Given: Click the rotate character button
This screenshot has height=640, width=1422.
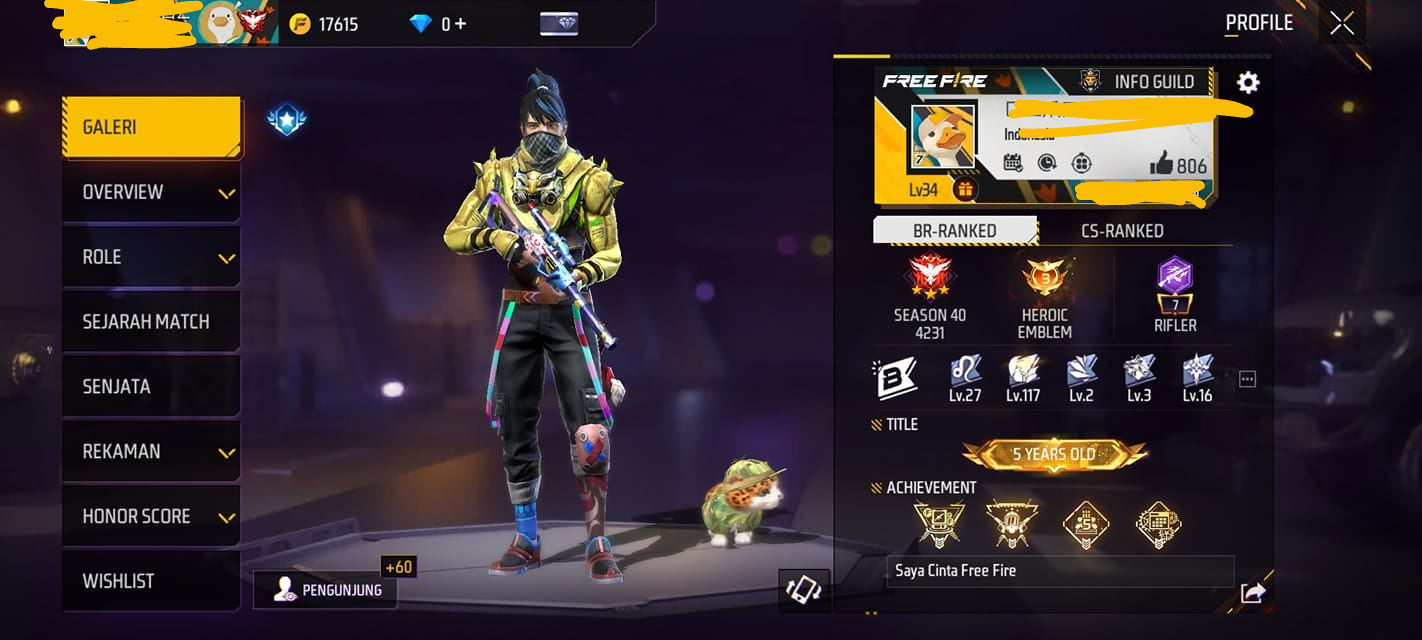Looking at the screenshot, I should [803, 591].
